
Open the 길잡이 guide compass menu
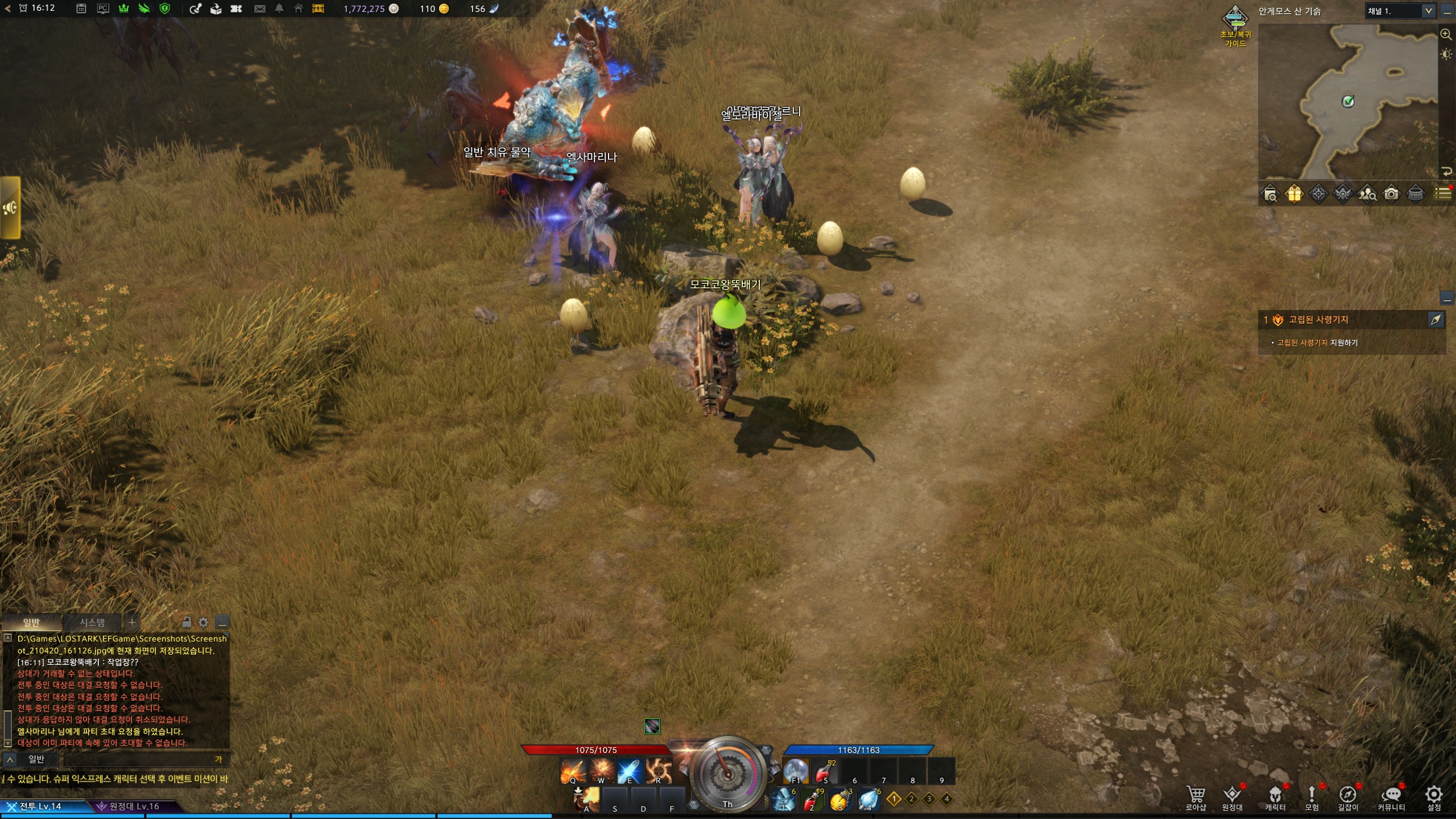click(1347, 797)
